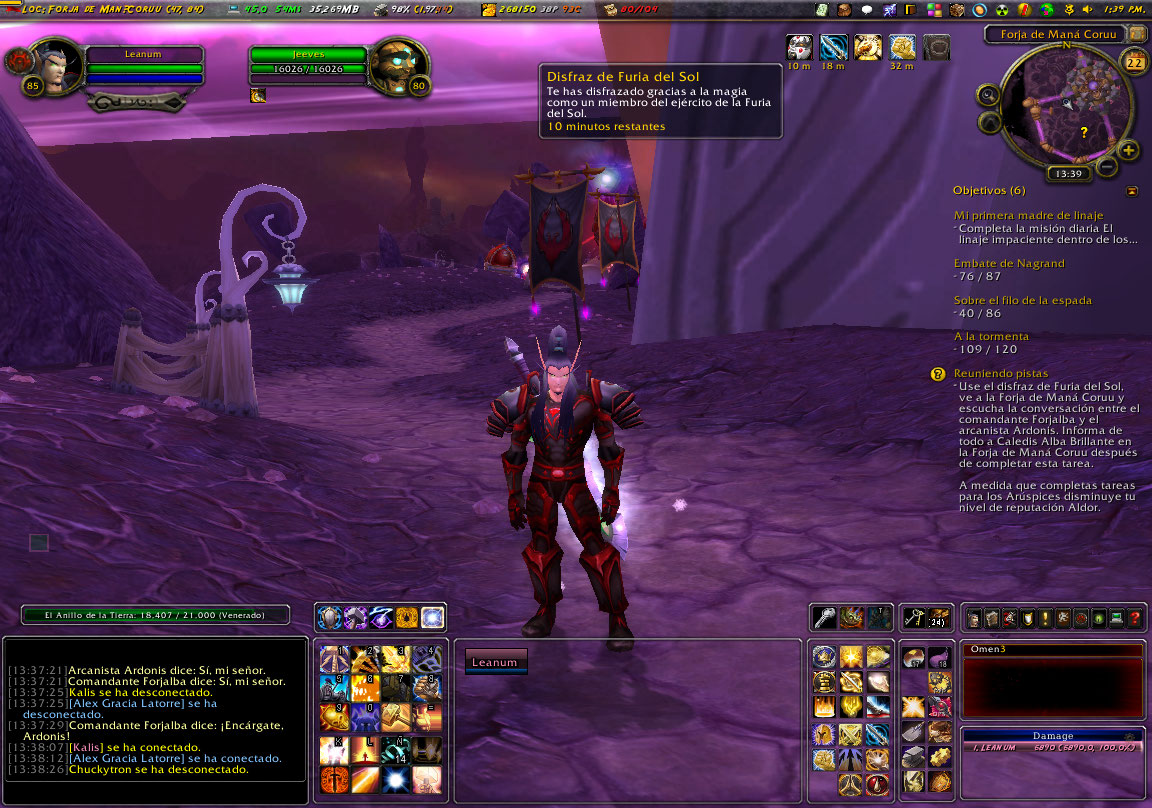This screenshot has width=1152, height=808.
Task: Activate the action bar ability bound to key 1
Action: click(333, 658)
